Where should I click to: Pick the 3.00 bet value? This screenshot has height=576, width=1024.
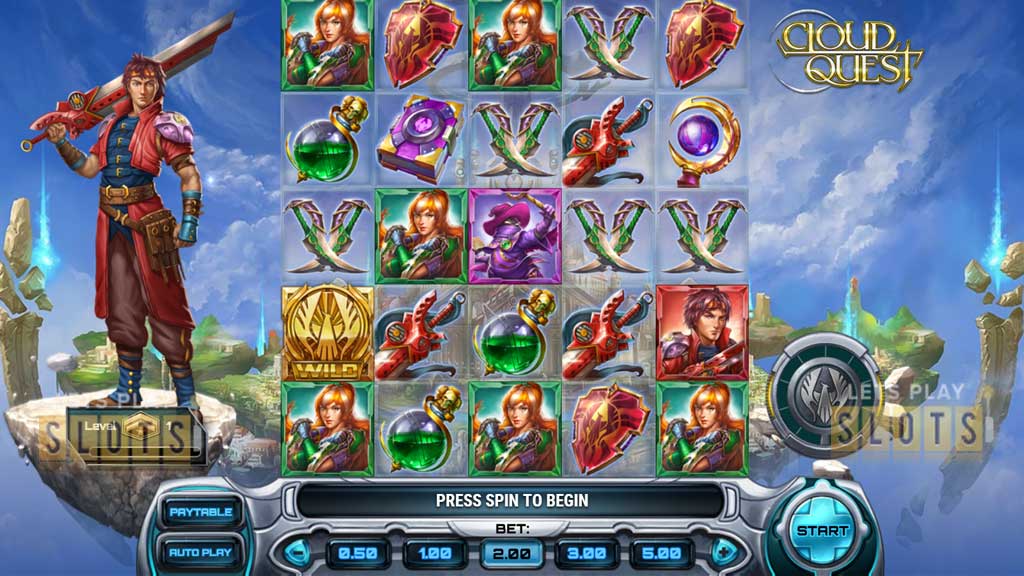click(x=587, y=553)
